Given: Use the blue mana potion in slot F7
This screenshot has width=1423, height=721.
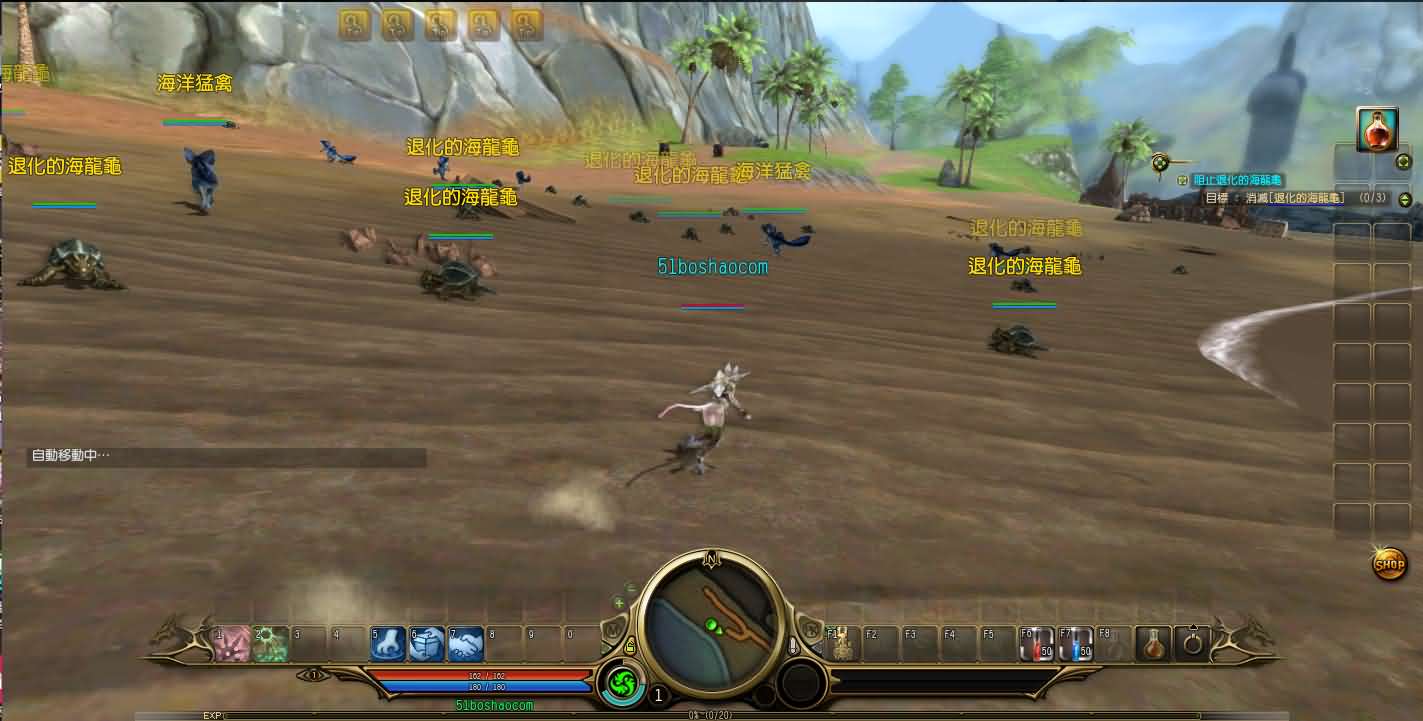Looking at the screenshot, I should [x=1076, y=644].
